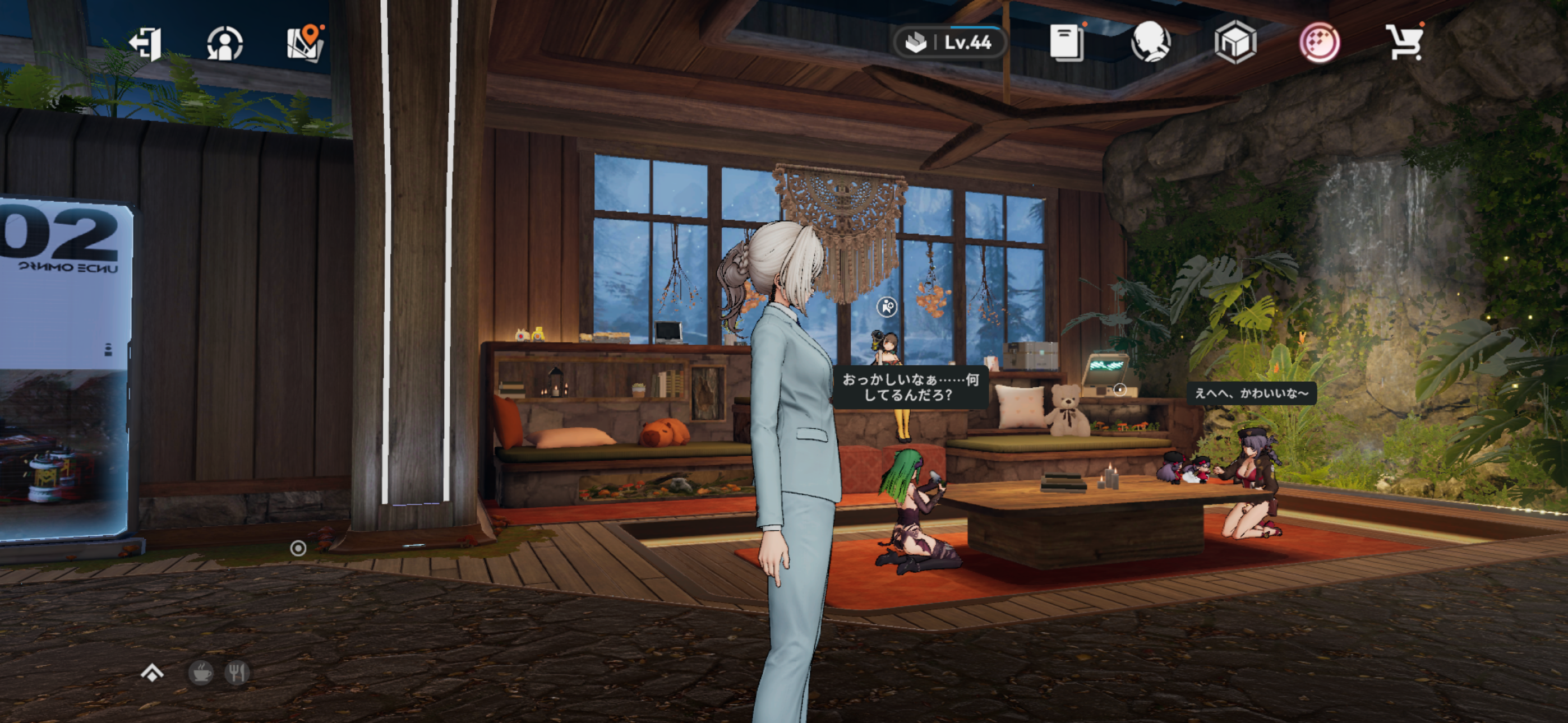The height and width of the screenshot is (723, 1568).
Task: Open the map with the orange pin
Action: click(305, 43)
